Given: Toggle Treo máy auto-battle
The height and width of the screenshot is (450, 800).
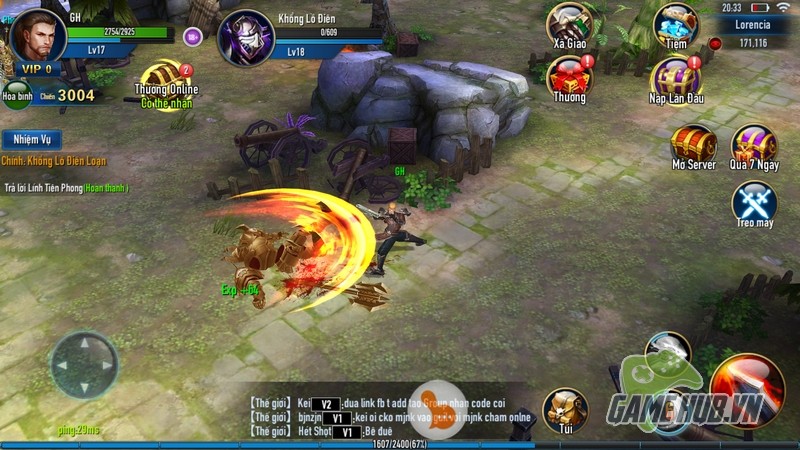Looking at the screenshot, I should click(754, 201).
